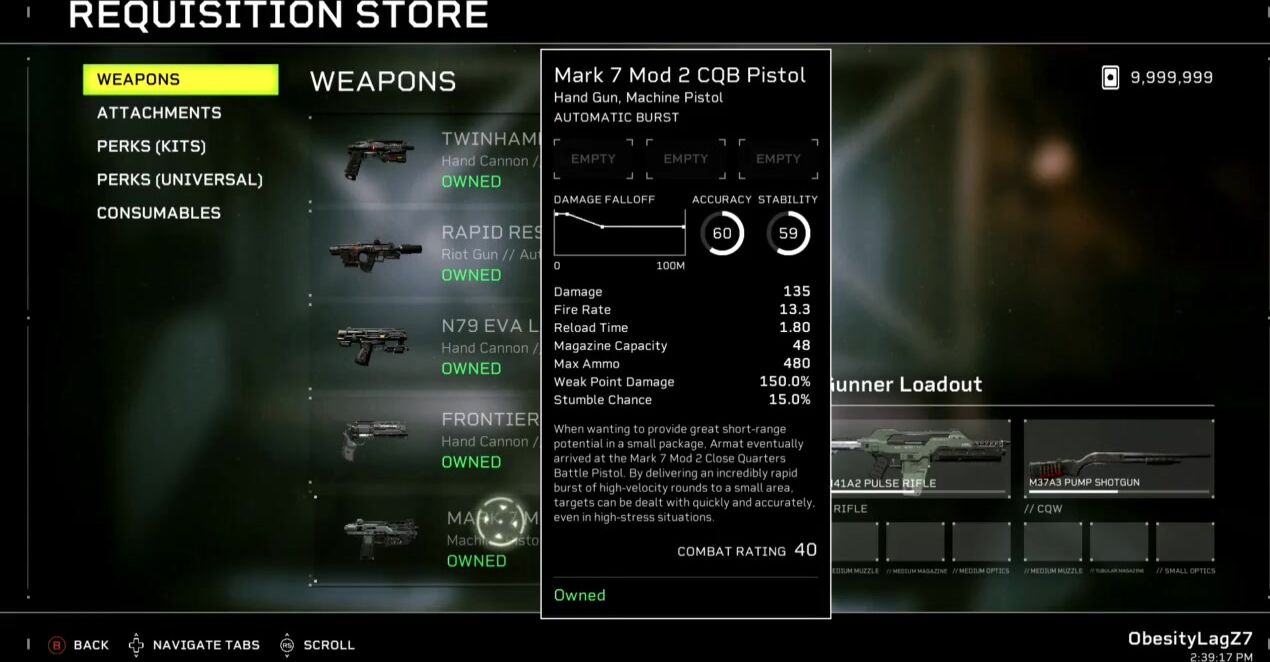The image size is (1270, 662).
Task: Pick the Frontier hand cannon row
Action: (x=430, y=440)
